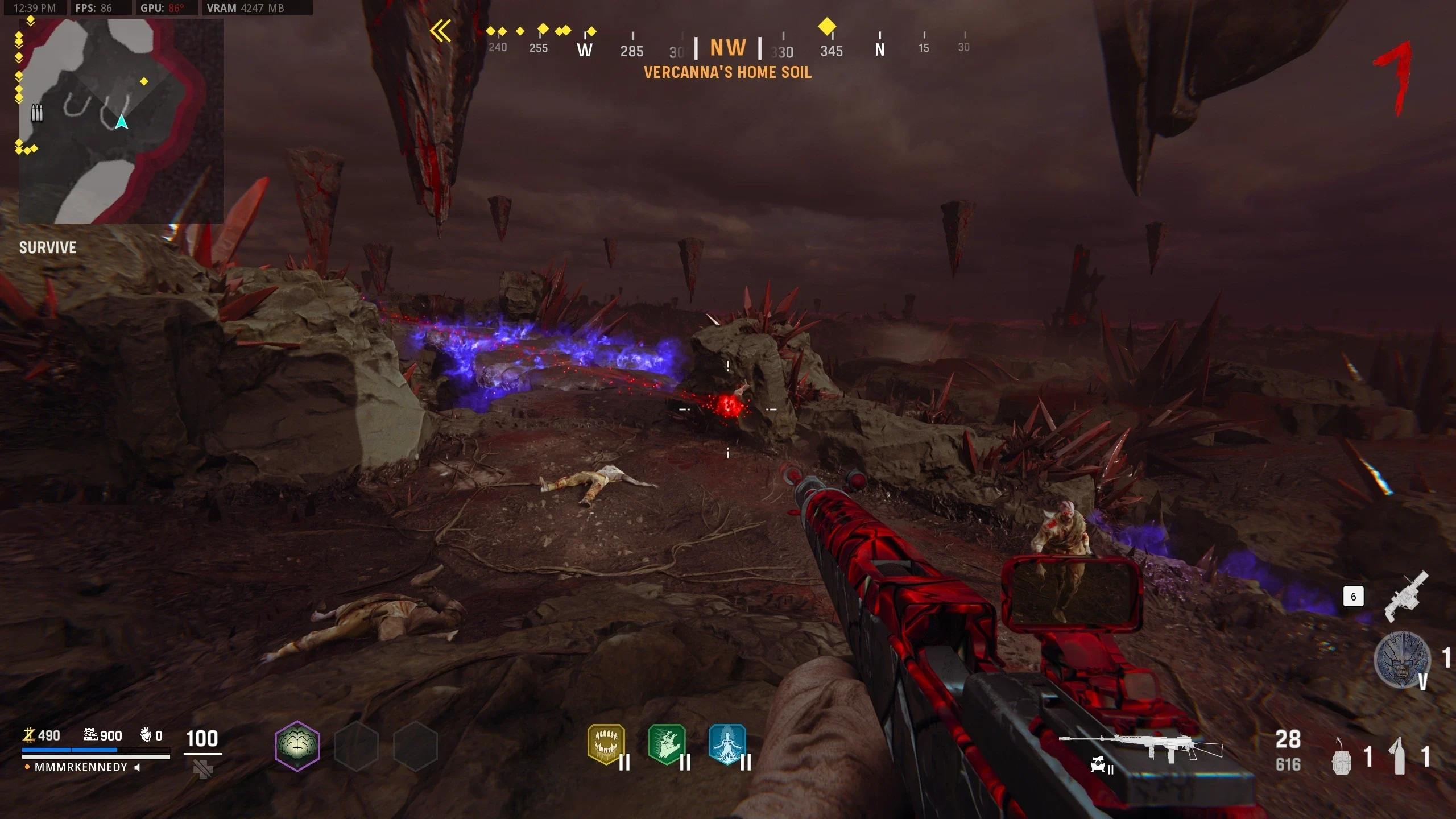Select the blue glowing-figure perk icon

tap(727, 744)
